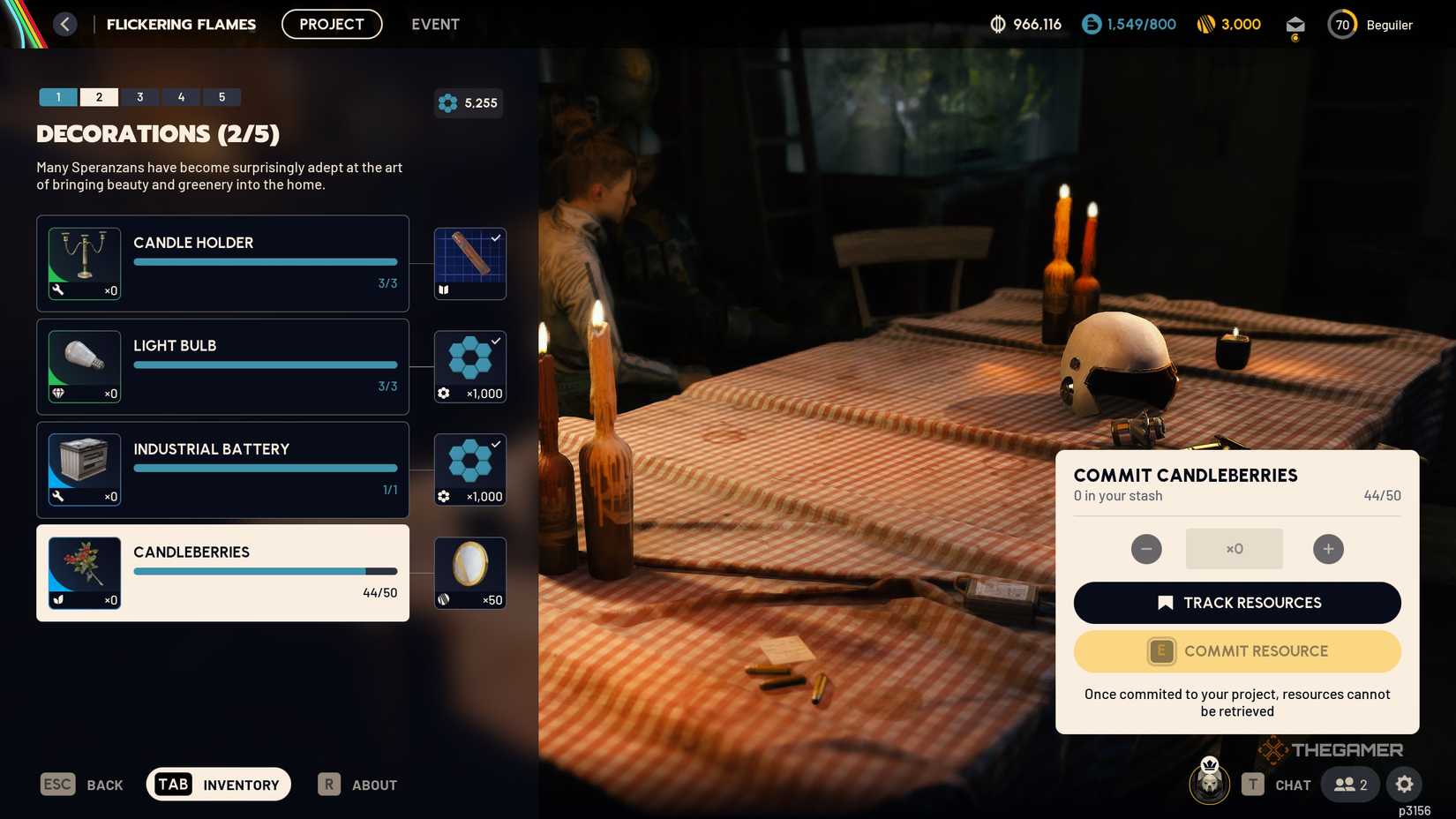Click Track Resources for Candleberries

point(1236,602)
